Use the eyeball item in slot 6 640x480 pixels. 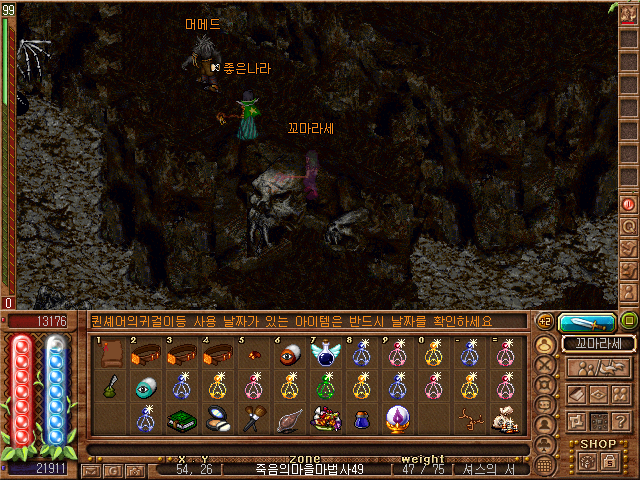click(x=290, y=355)
